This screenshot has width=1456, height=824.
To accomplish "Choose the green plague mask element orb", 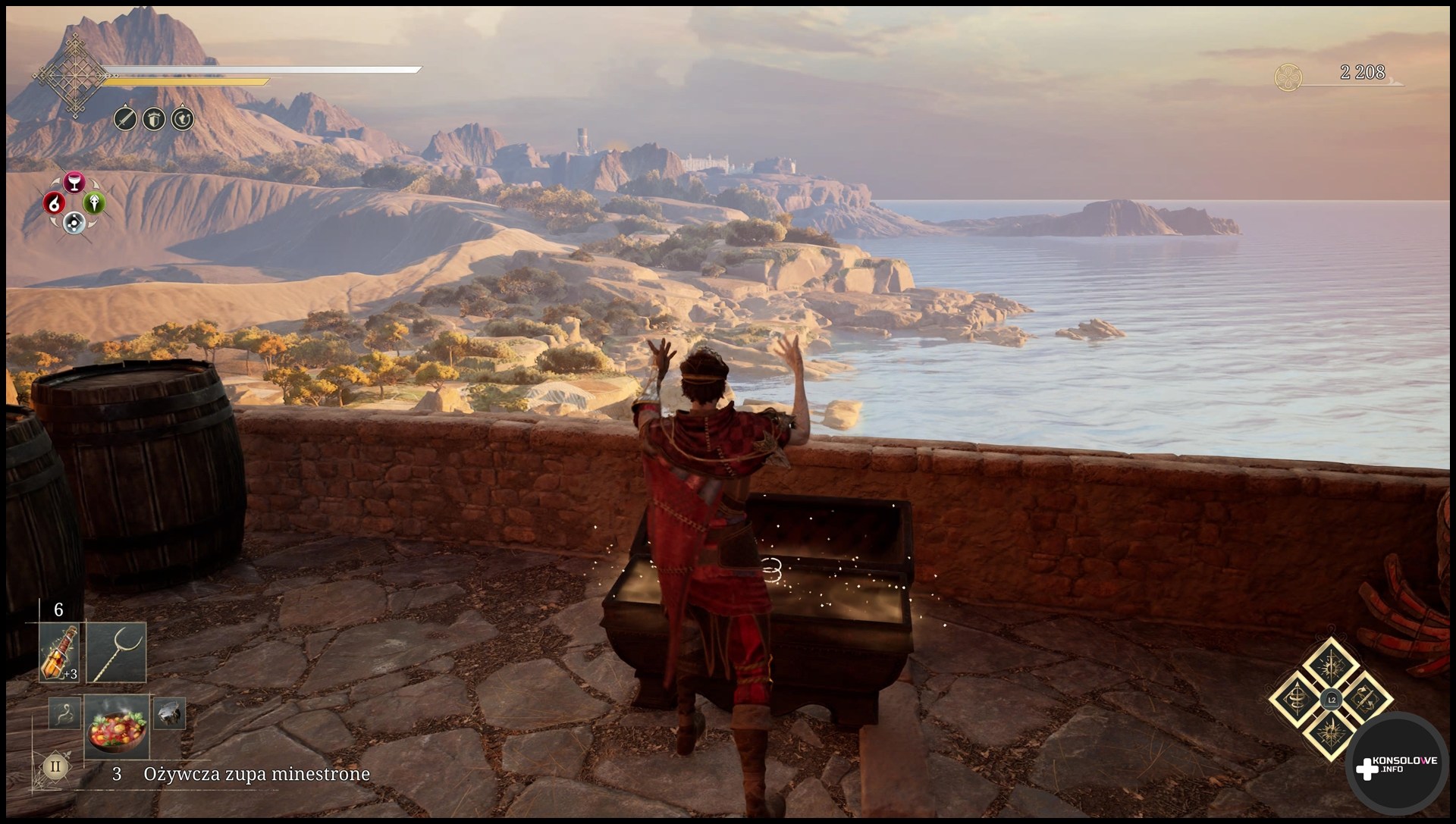I will (x=94, y=203).
